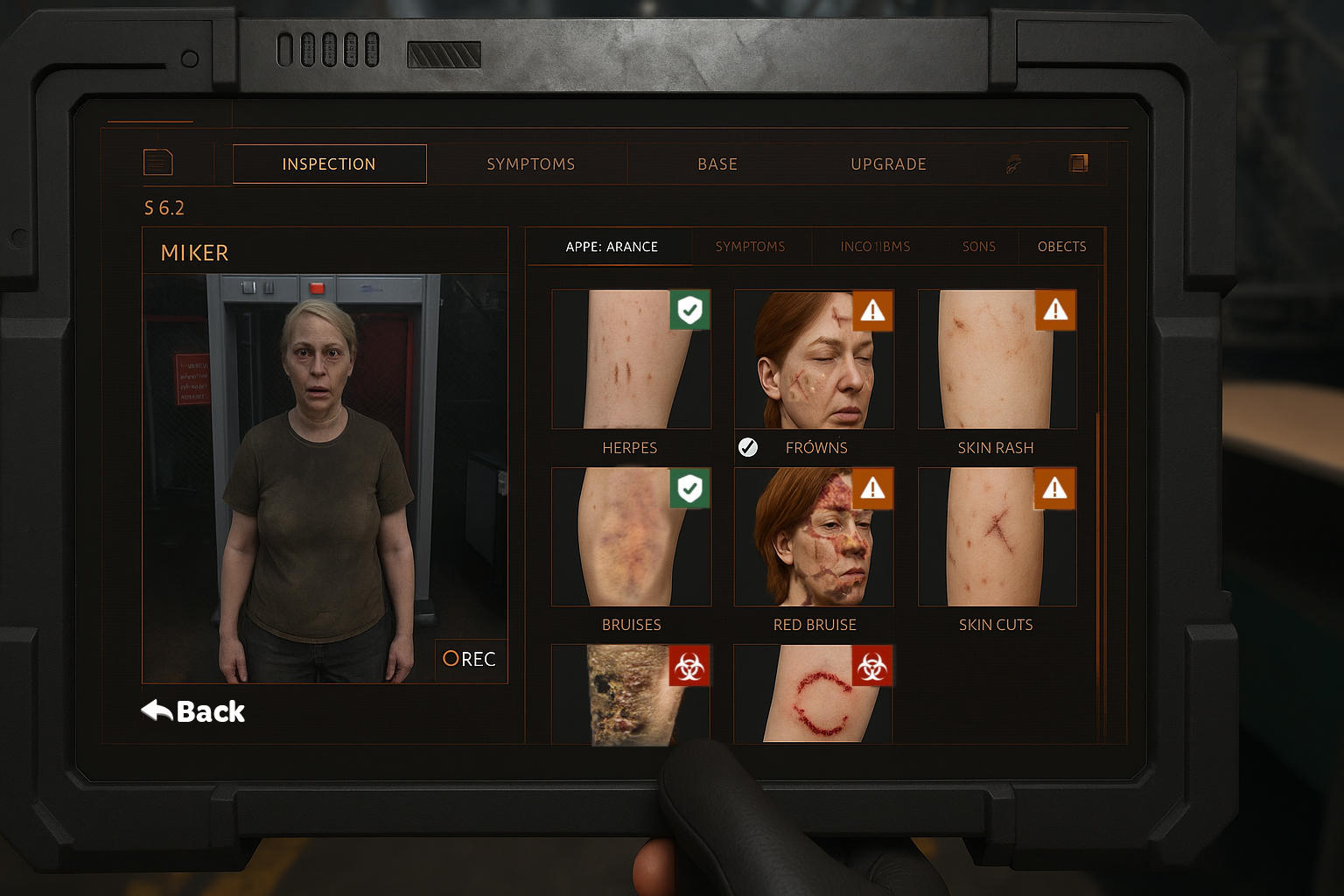Open the SONS category tab
The image size is (1344, 896).
click(x=979, y=246)
